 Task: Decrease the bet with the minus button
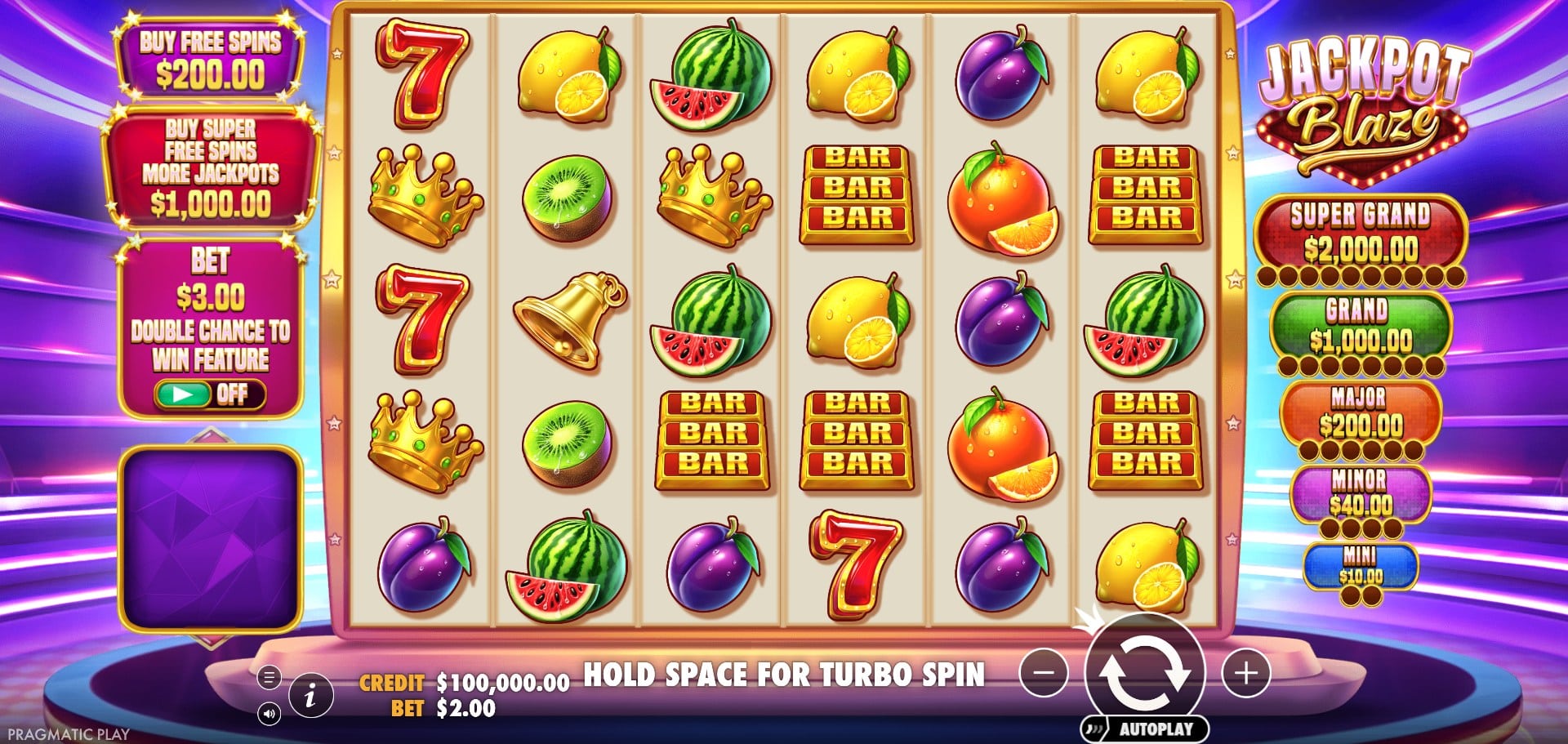tap(1044, 673)
